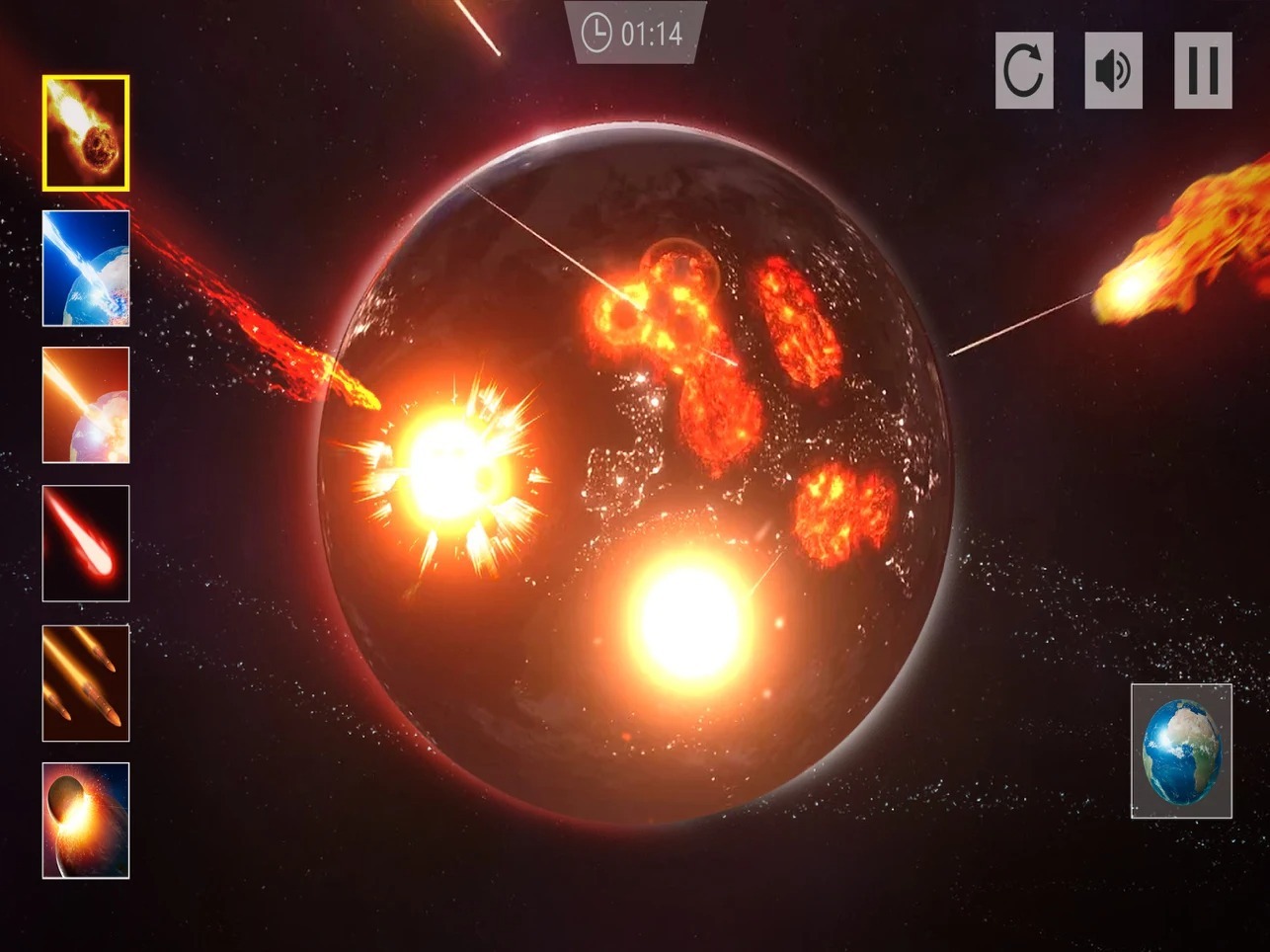Image resolution: width=1270 pixels, height=952 pixels.
Task: Click the yellow-bordered selected weapon slot
Action: [86, 132]
